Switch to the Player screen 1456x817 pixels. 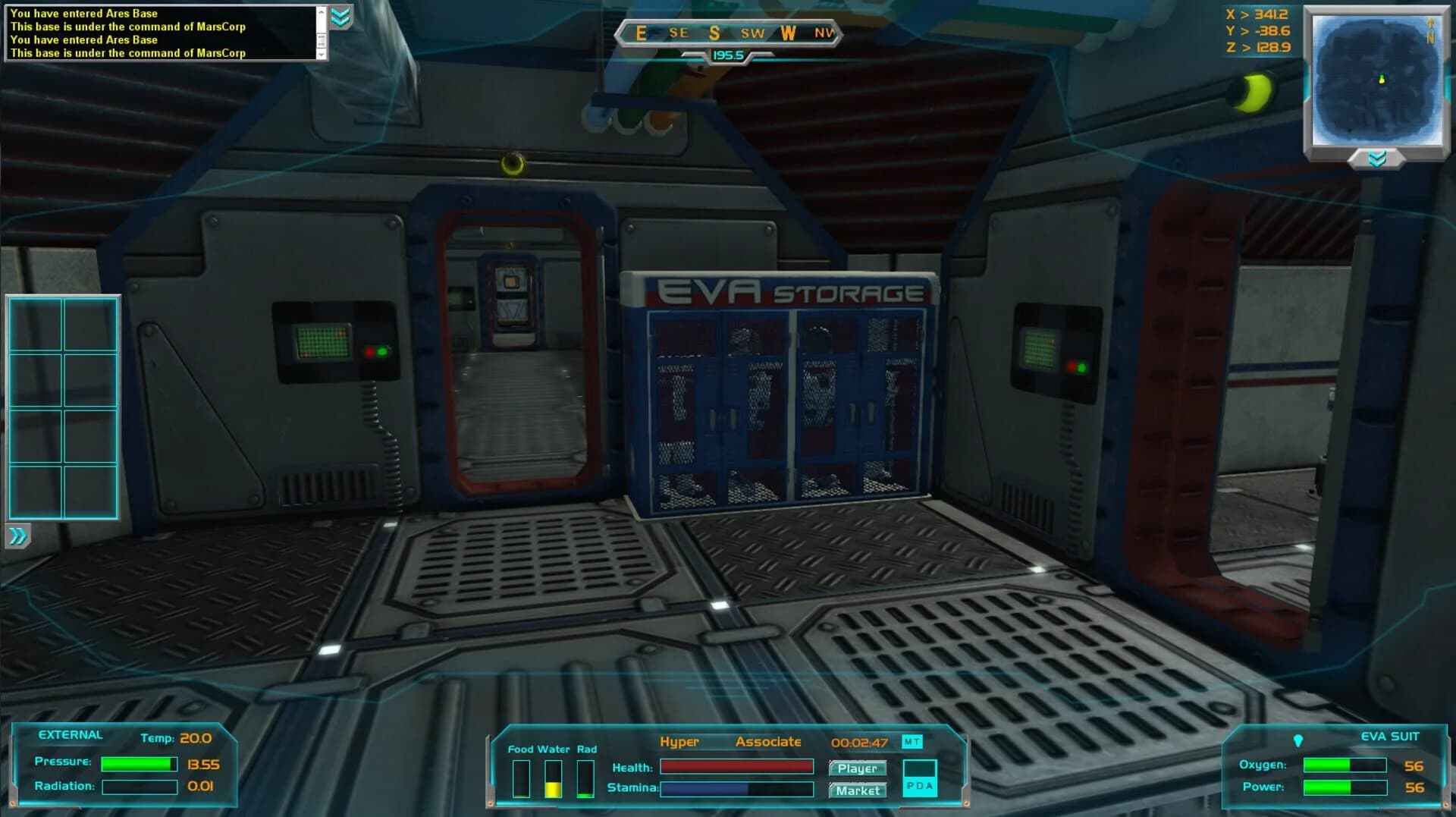pos(858,768)
